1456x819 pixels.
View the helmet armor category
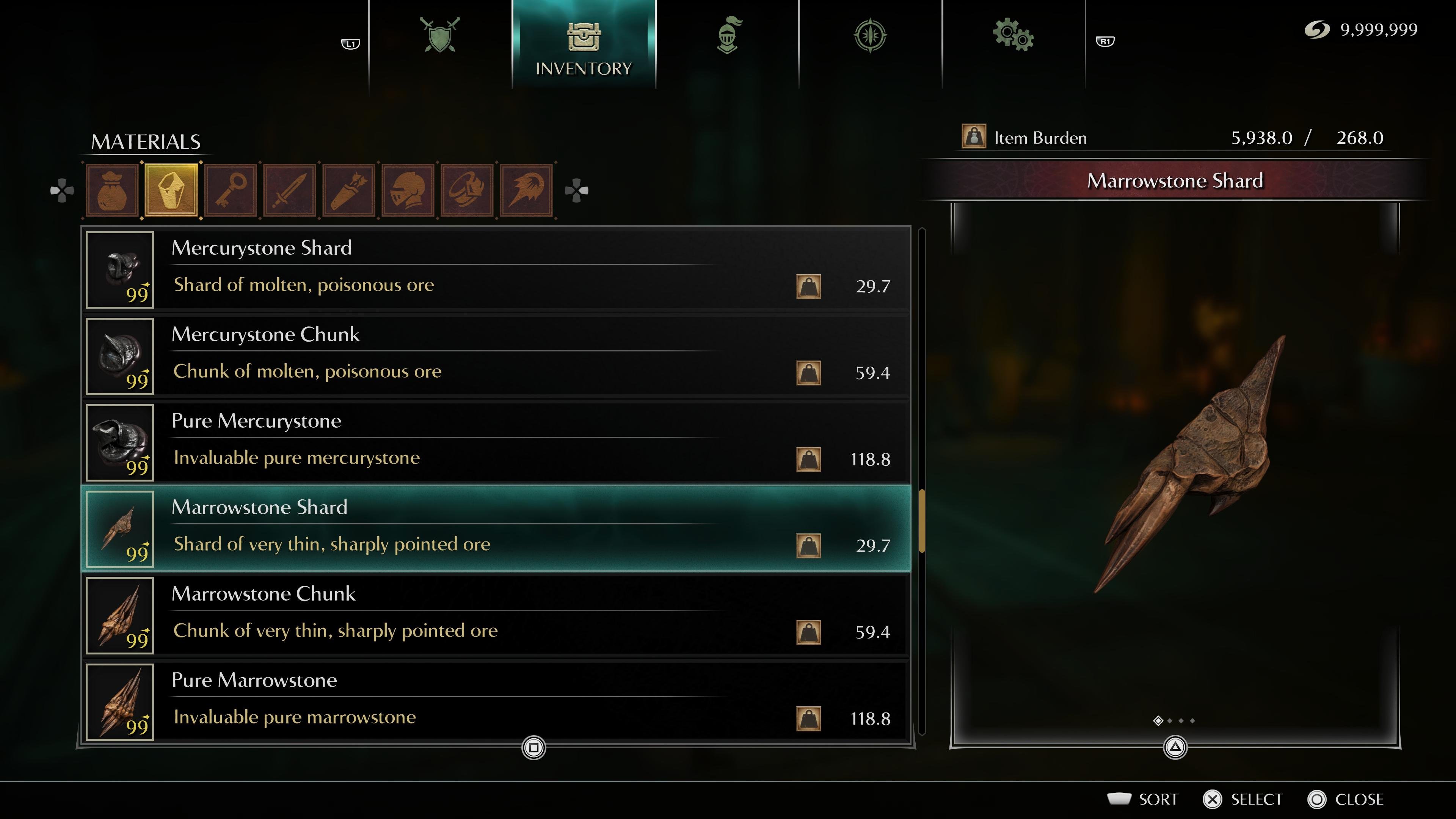coord(408,190)
